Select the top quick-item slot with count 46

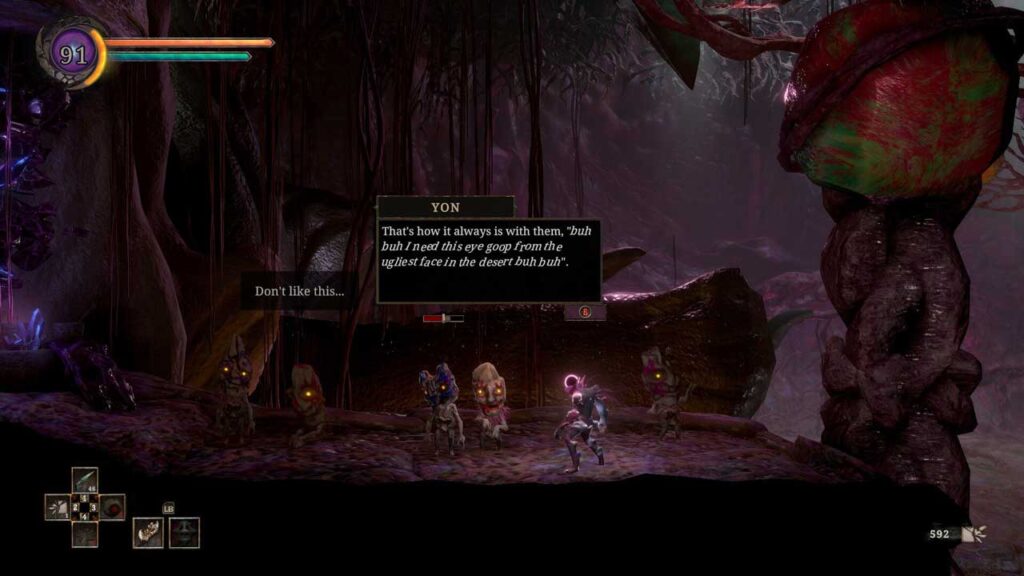85,481
